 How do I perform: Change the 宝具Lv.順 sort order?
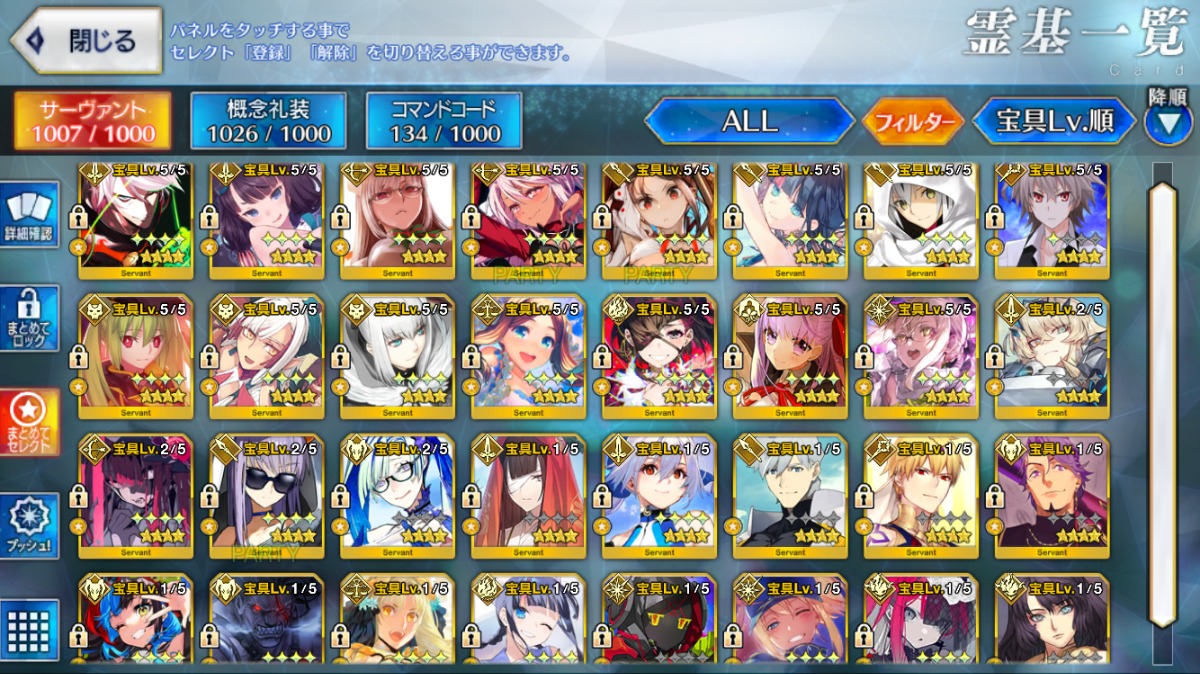1055,121
